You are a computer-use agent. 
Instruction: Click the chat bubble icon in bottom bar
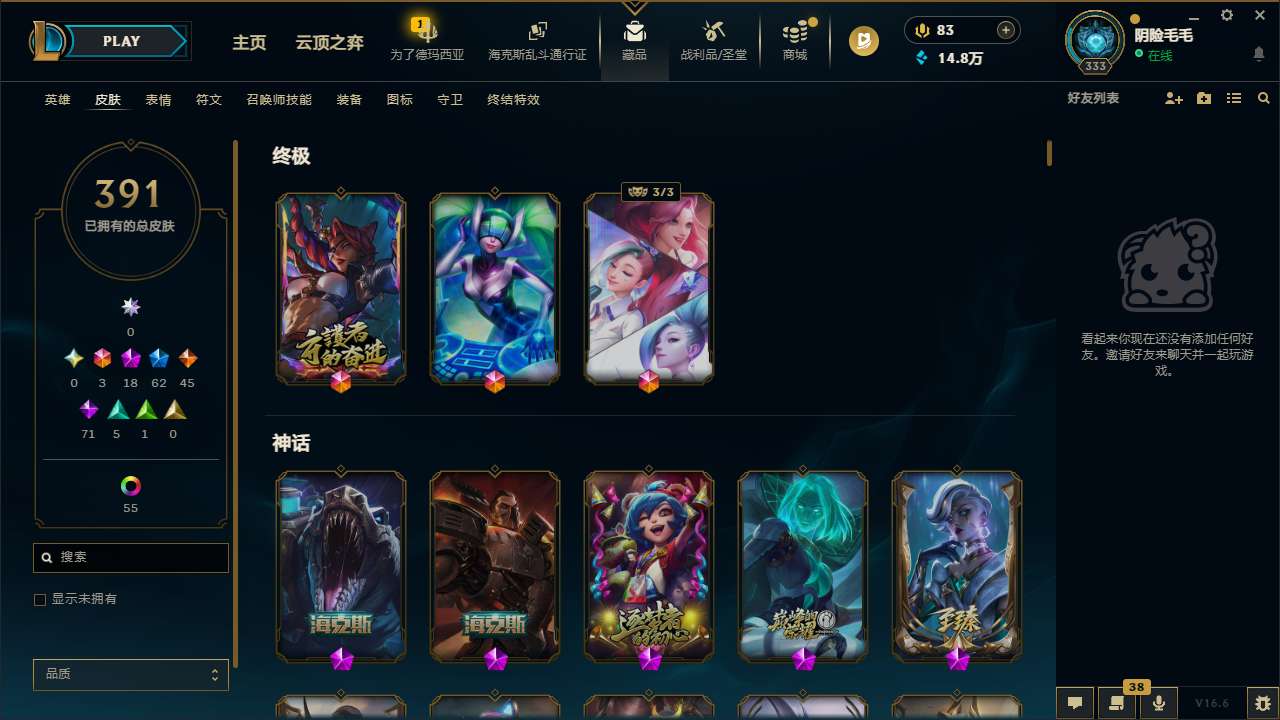click(x=1074, y=702)
